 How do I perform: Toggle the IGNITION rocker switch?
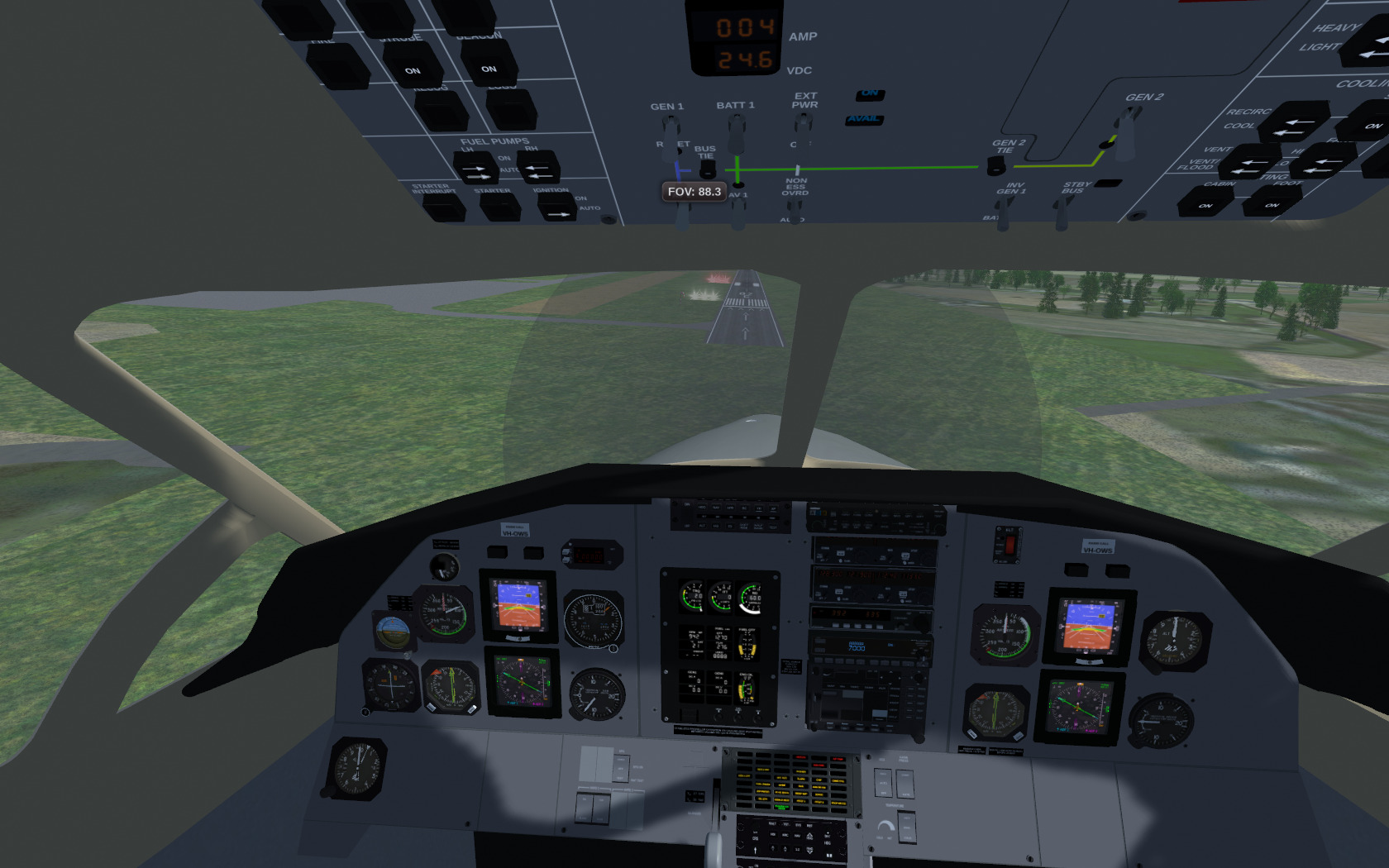pyautogui.click(x=556, y=207)
